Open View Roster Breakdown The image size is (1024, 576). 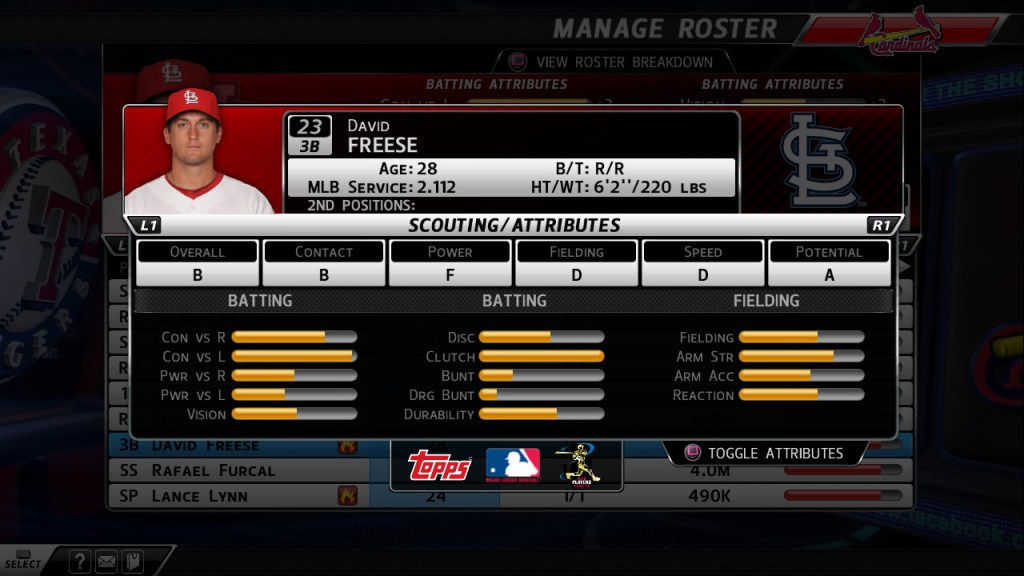tap(611, 62)
